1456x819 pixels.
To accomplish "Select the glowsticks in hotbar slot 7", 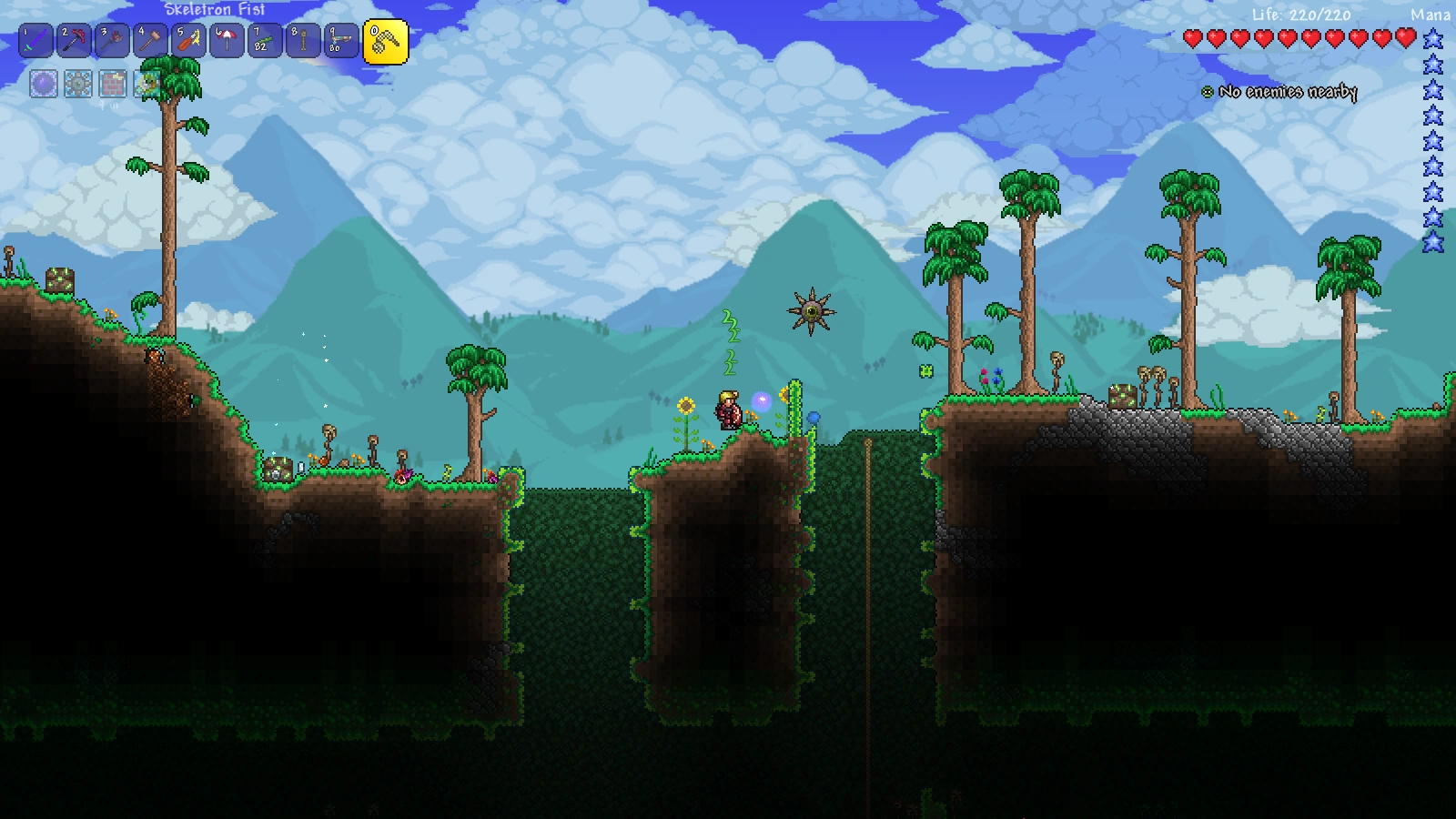I will point(266,41).
